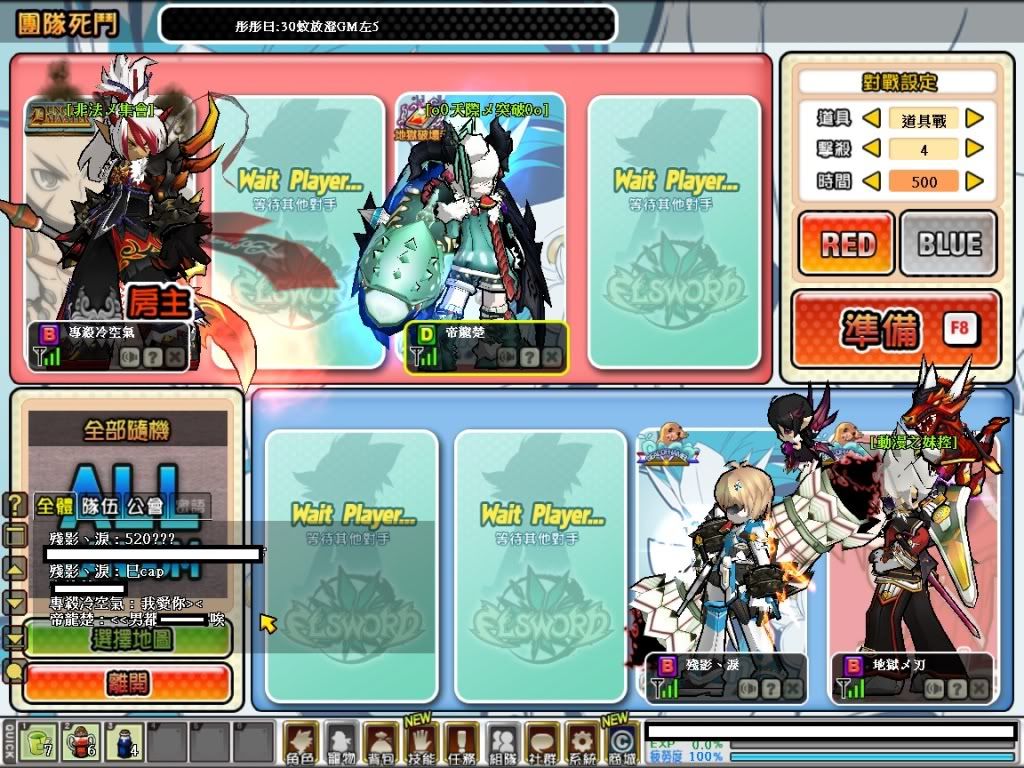Switch to the BLUE team

[x=948, y=243]
